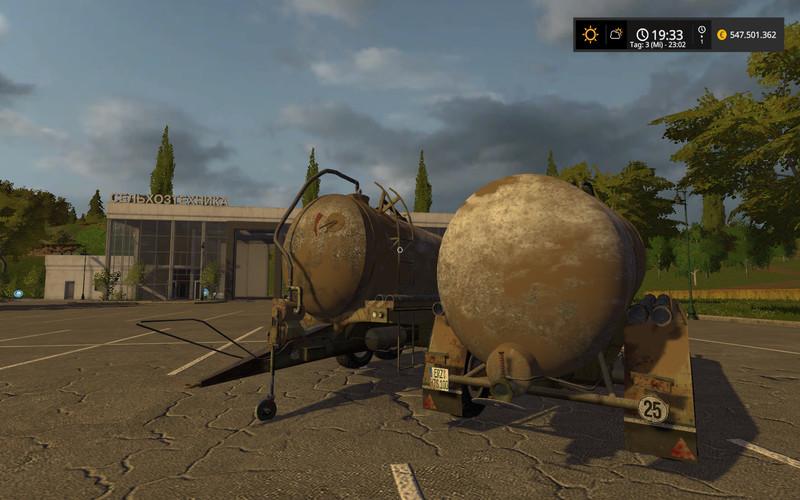Viewport: 800px width, 500px height.
Task: Select the partly cloudy forecast icon
Action: (x=616, y=34)
